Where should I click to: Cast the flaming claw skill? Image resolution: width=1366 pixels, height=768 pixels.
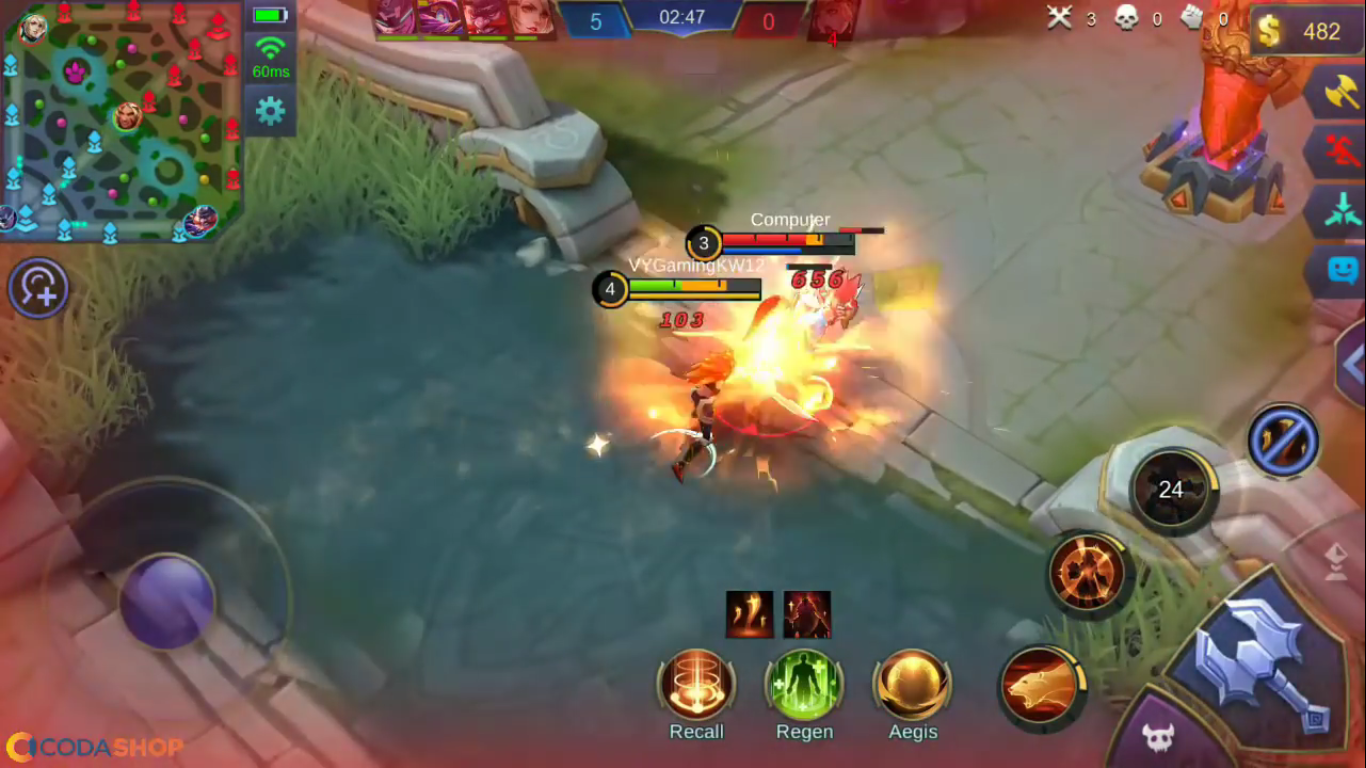(1088, 570)
